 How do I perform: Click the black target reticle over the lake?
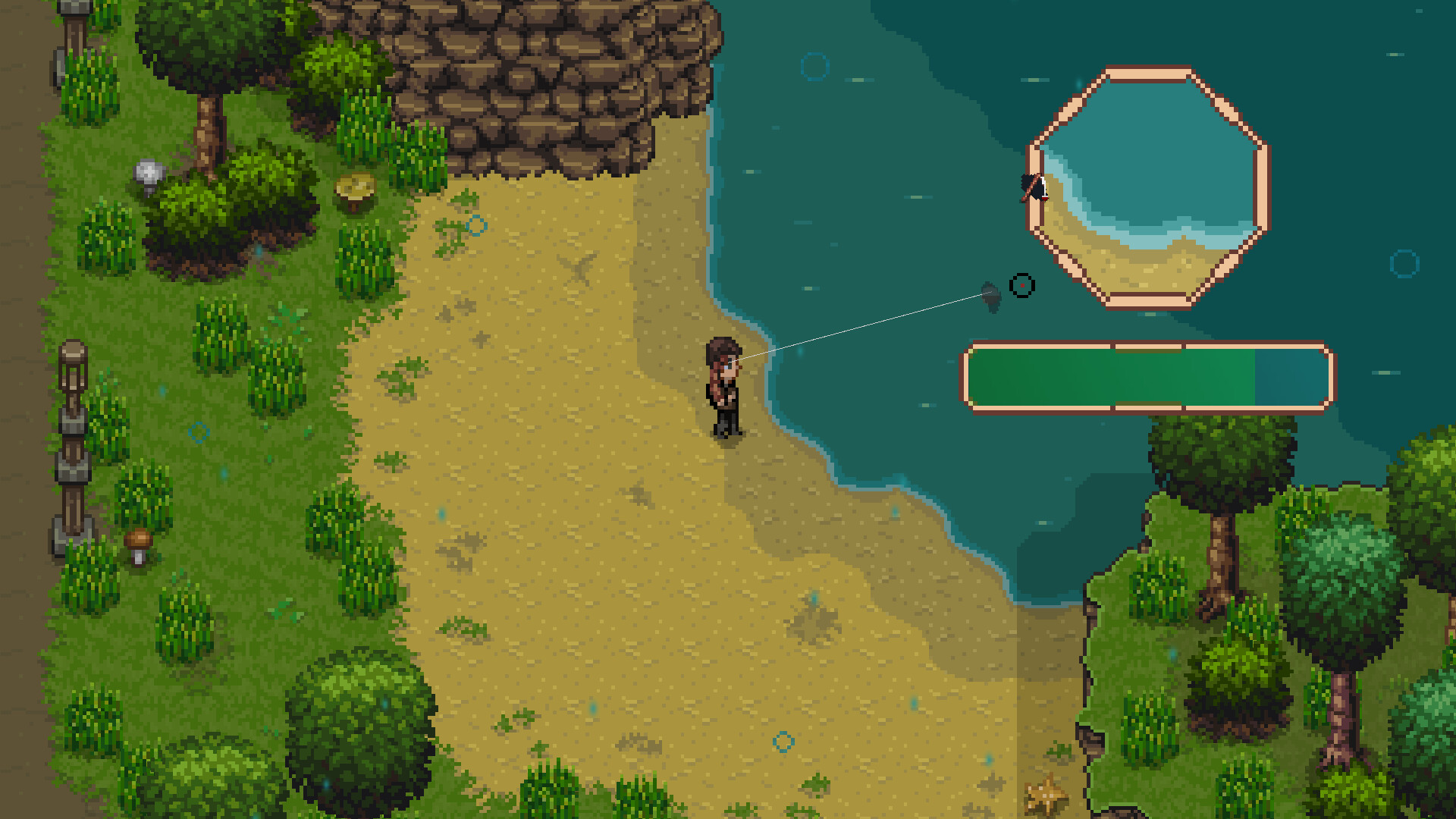[1024, 285]
